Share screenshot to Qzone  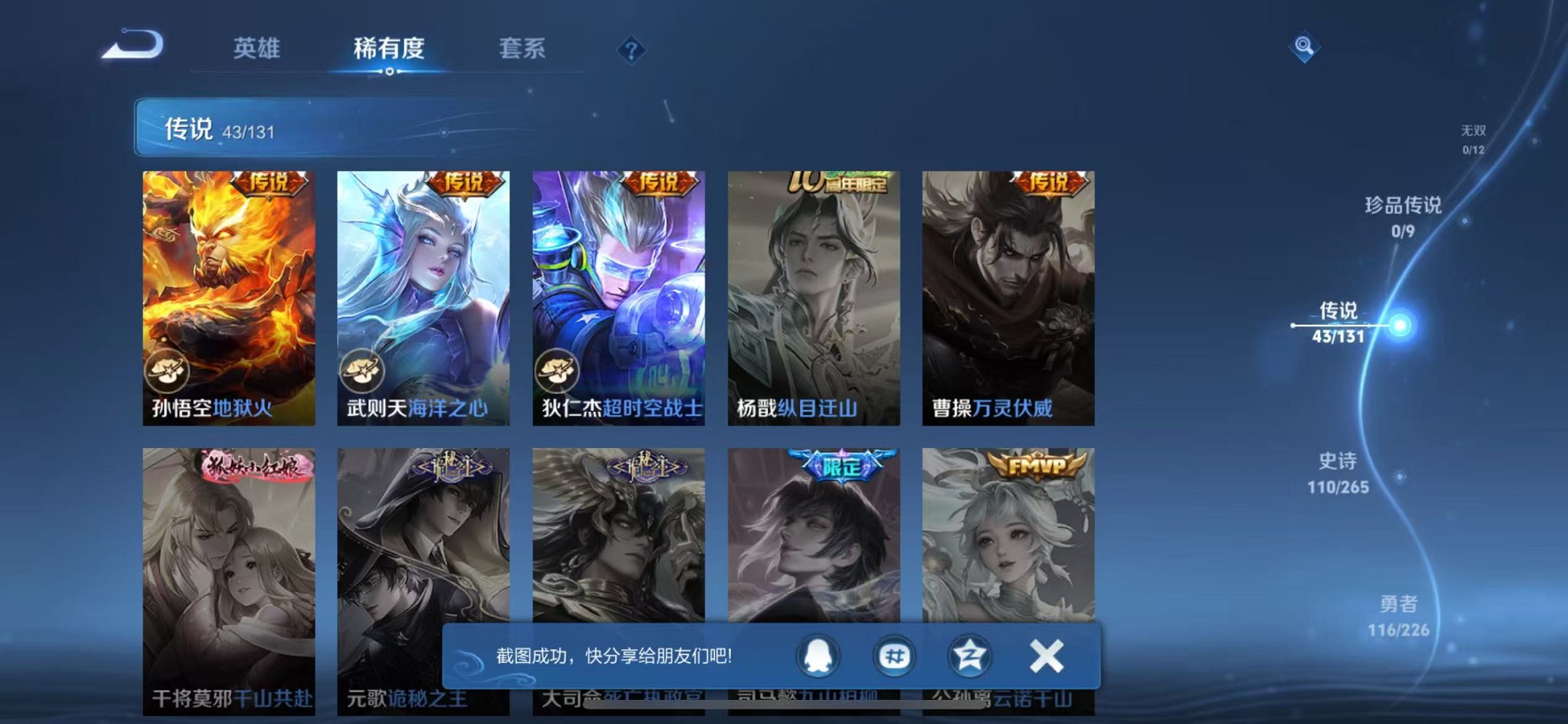971,656
